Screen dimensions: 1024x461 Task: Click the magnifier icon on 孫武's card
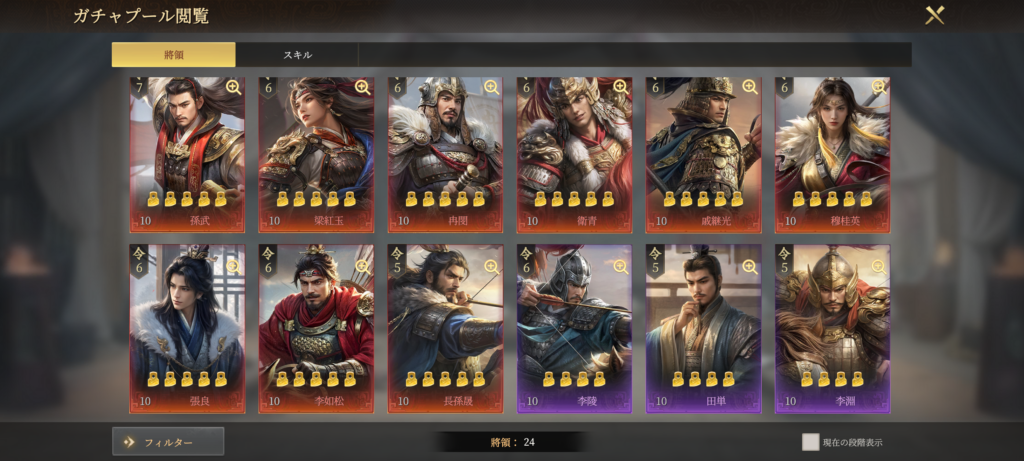[233, 87]
